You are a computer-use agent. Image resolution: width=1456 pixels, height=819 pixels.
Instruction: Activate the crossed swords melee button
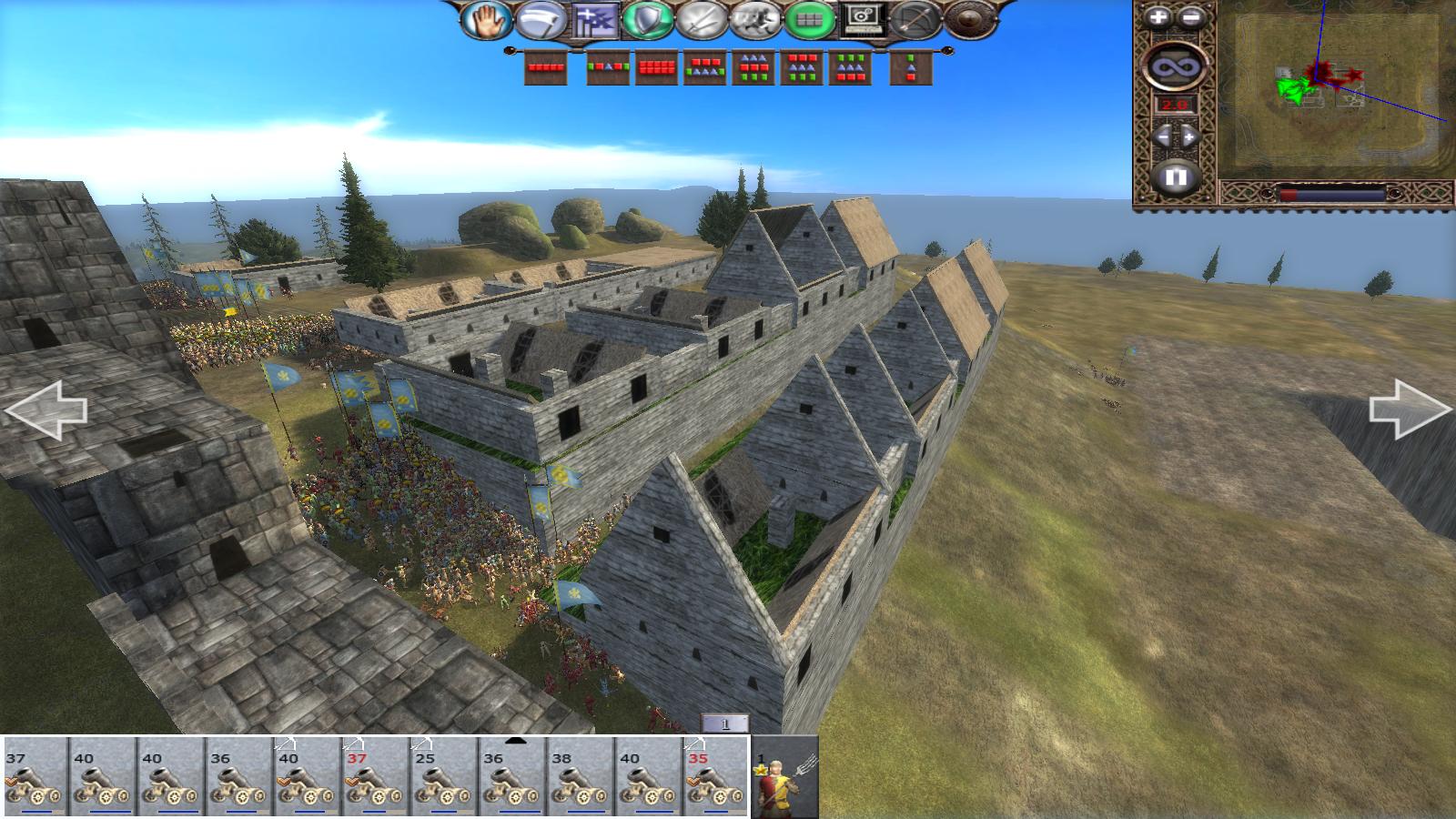pyautogui.click(x=700, y=20)
